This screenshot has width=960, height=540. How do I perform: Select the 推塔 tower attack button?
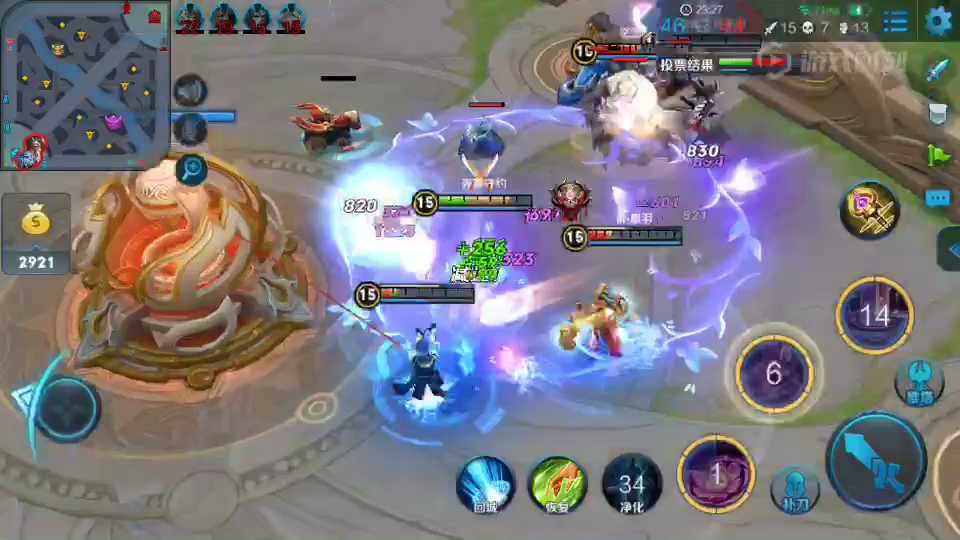[919, 381]
